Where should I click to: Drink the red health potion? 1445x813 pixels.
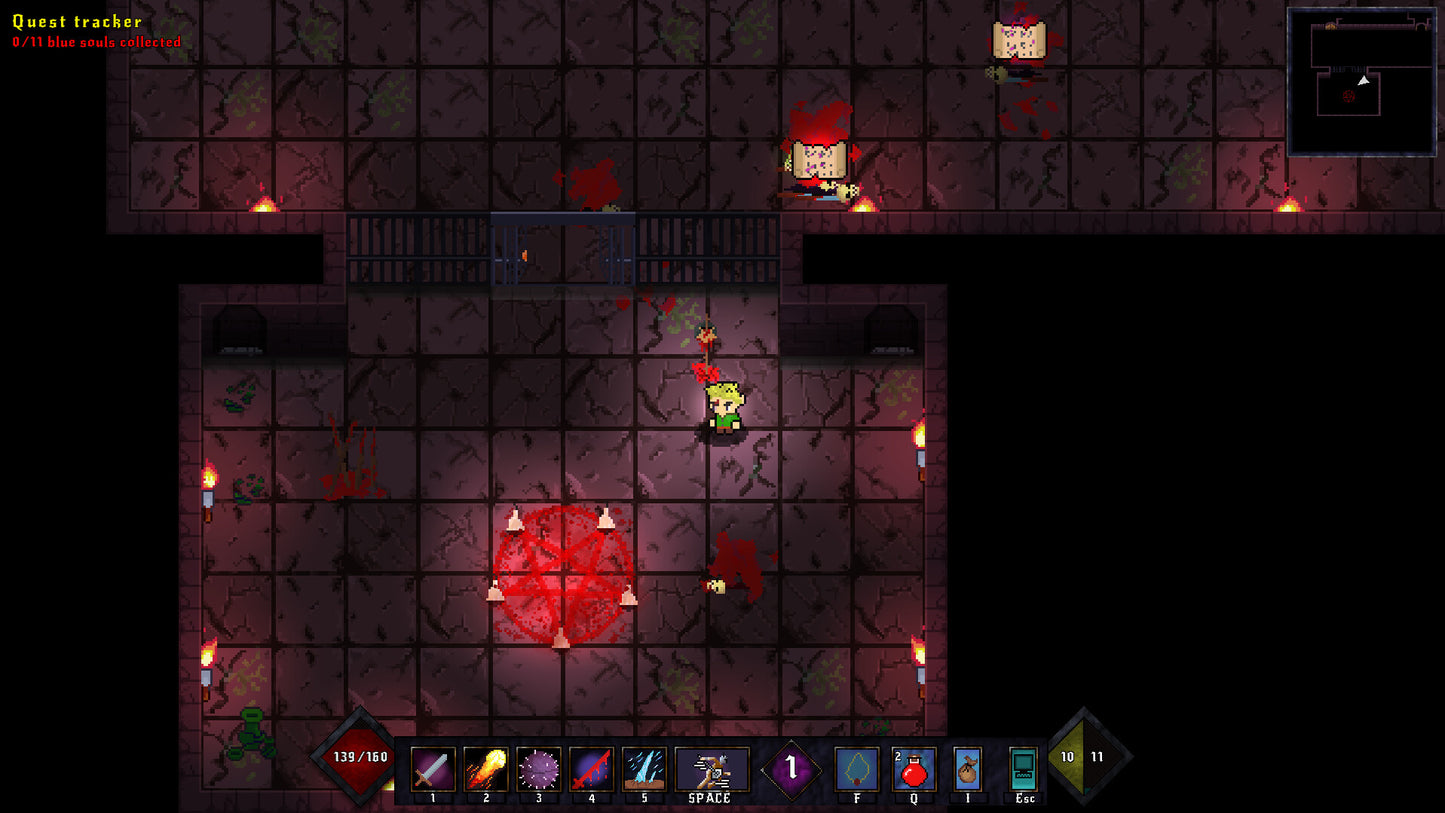tap(914, 770)
